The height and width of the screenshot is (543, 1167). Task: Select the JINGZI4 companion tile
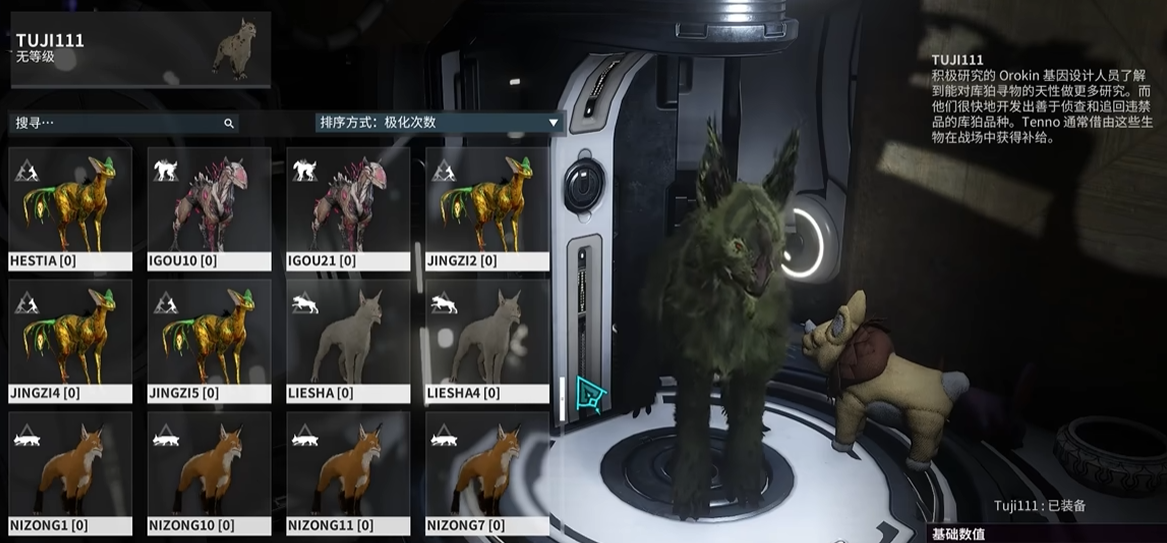[x=70, y=341]
